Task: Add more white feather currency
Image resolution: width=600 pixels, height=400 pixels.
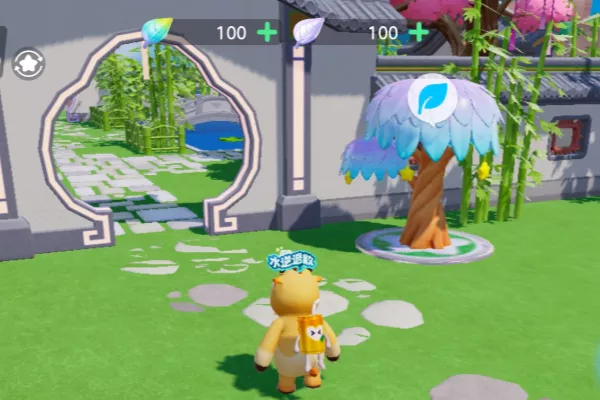Action: click(x=418, y=32)
